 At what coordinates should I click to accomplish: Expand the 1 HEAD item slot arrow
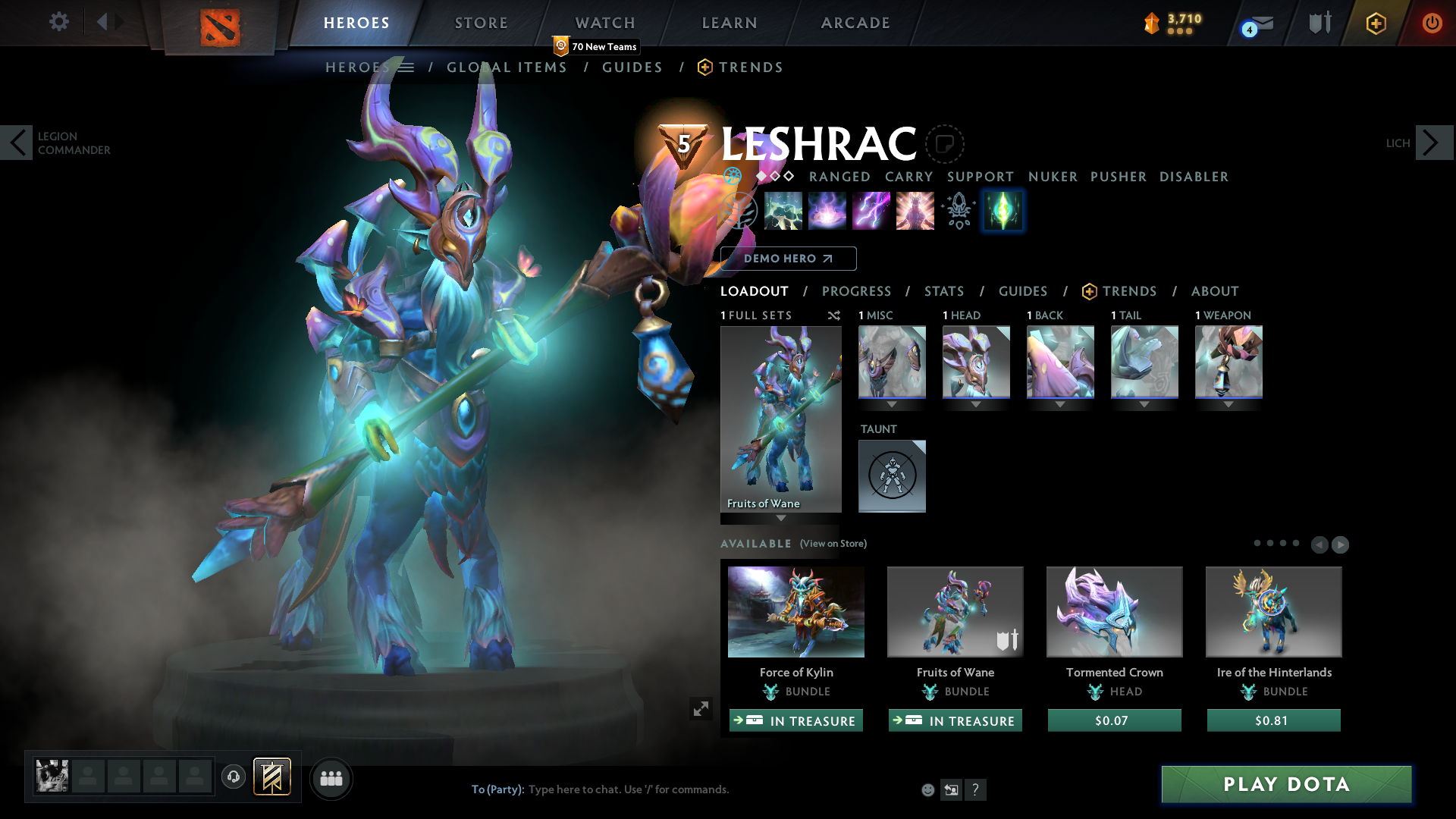pos(976,405)
